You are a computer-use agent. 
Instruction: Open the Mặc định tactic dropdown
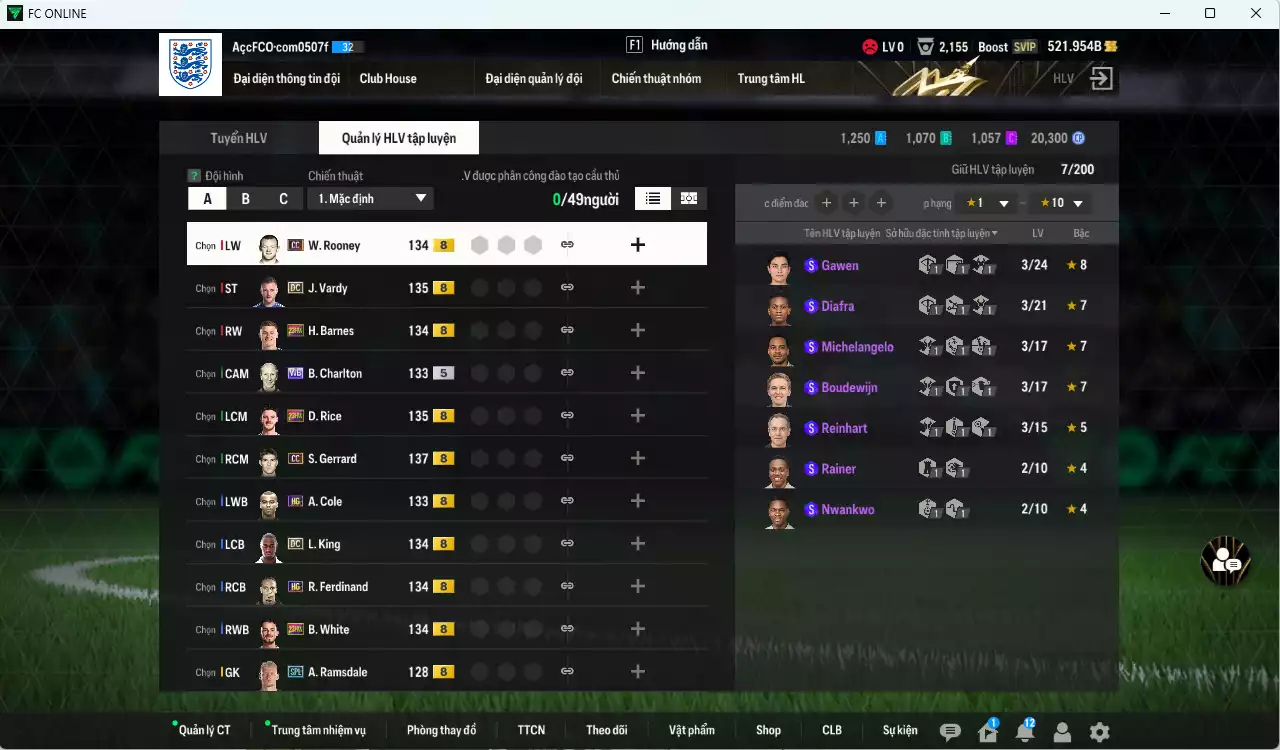coord(370,198)
